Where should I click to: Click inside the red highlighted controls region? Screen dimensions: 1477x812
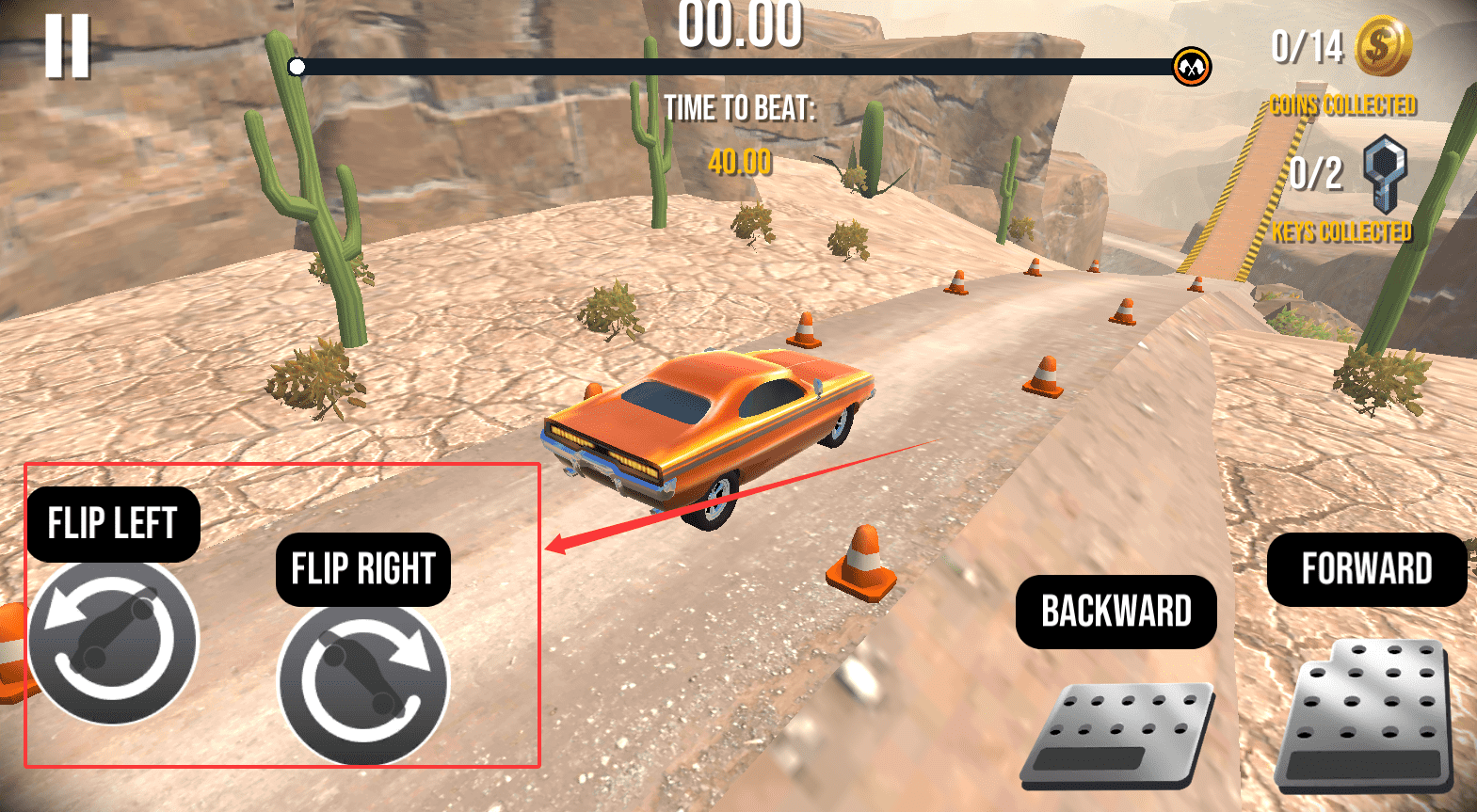pos(282,612)
